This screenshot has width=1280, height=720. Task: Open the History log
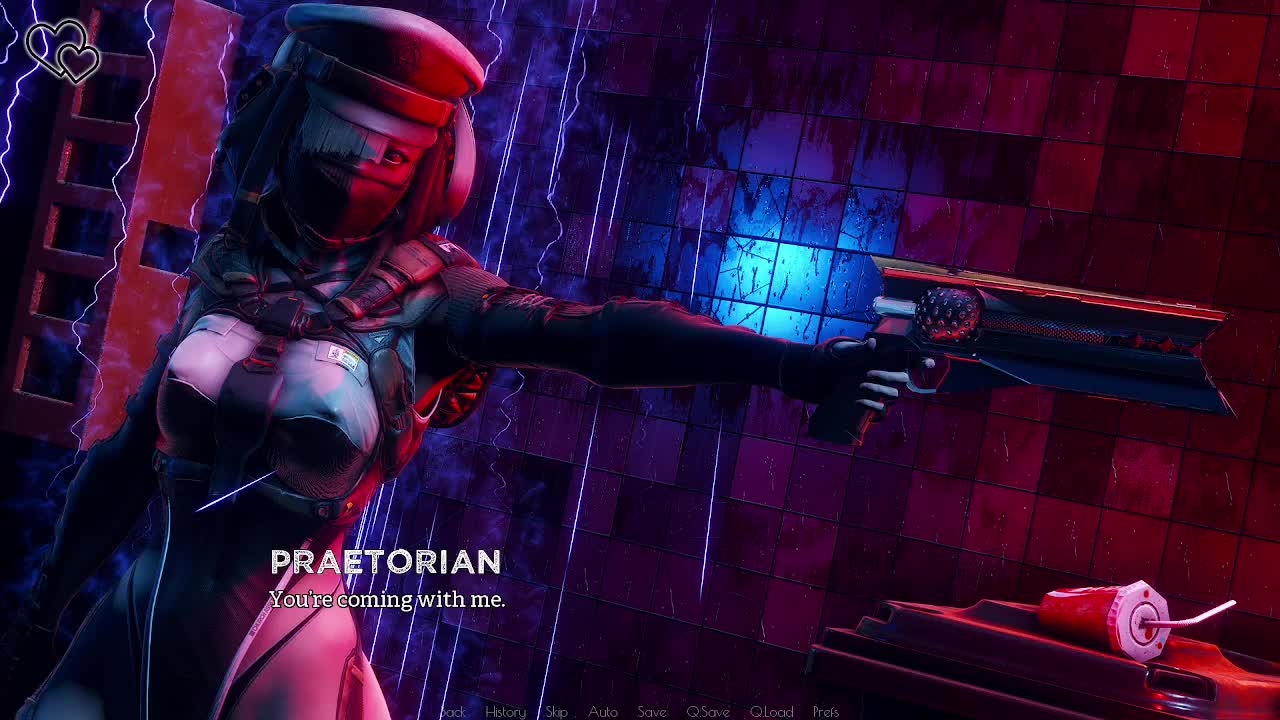point(505,712)
